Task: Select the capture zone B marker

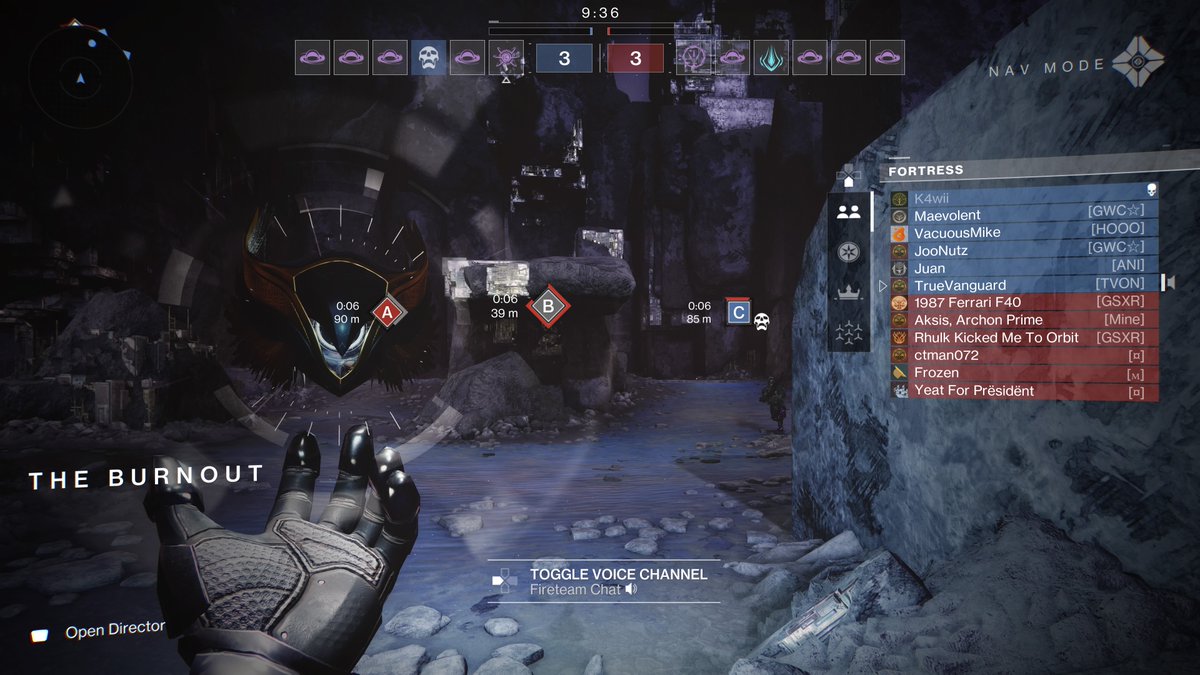Action: coord(547,306)
